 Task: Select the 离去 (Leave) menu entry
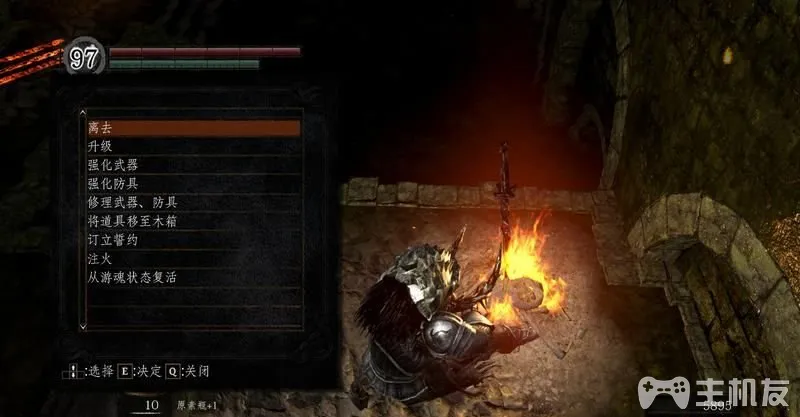click(190, 128)
